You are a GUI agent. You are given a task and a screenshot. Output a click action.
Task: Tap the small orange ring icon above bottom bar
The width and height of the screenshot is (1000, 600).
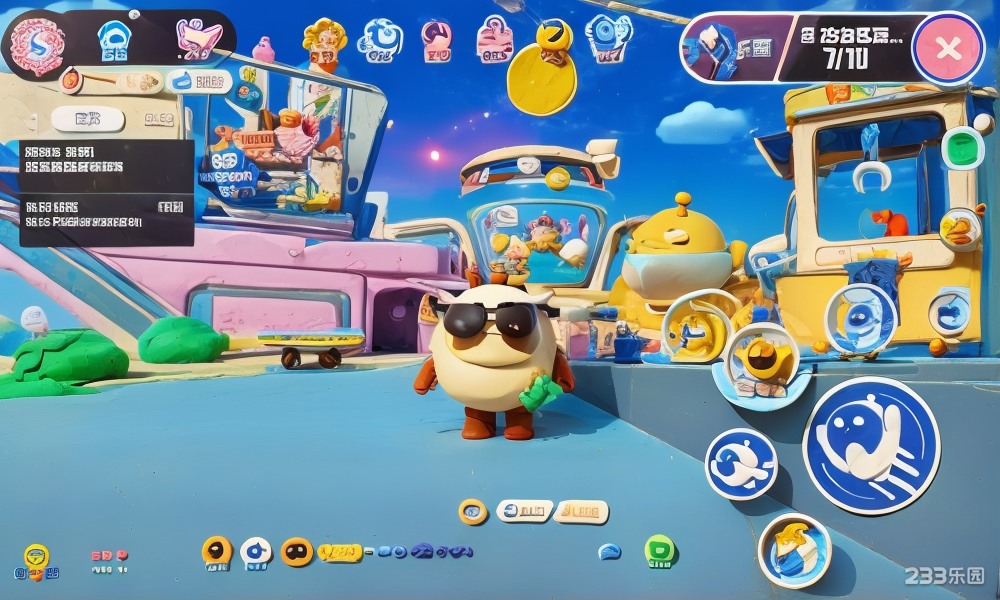click(x=473, y=511)
